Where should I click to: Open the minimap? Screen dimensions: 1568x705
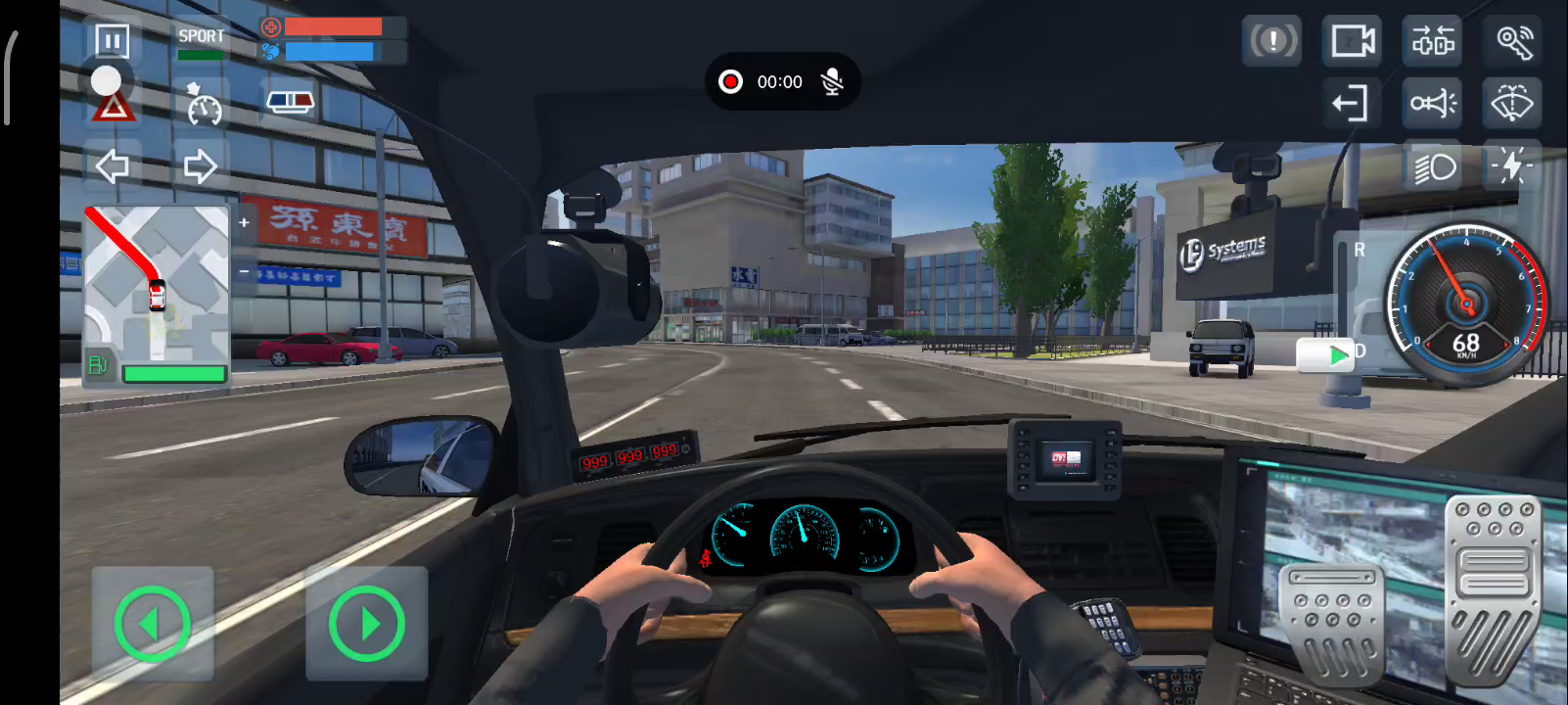(x=157, y=284)
